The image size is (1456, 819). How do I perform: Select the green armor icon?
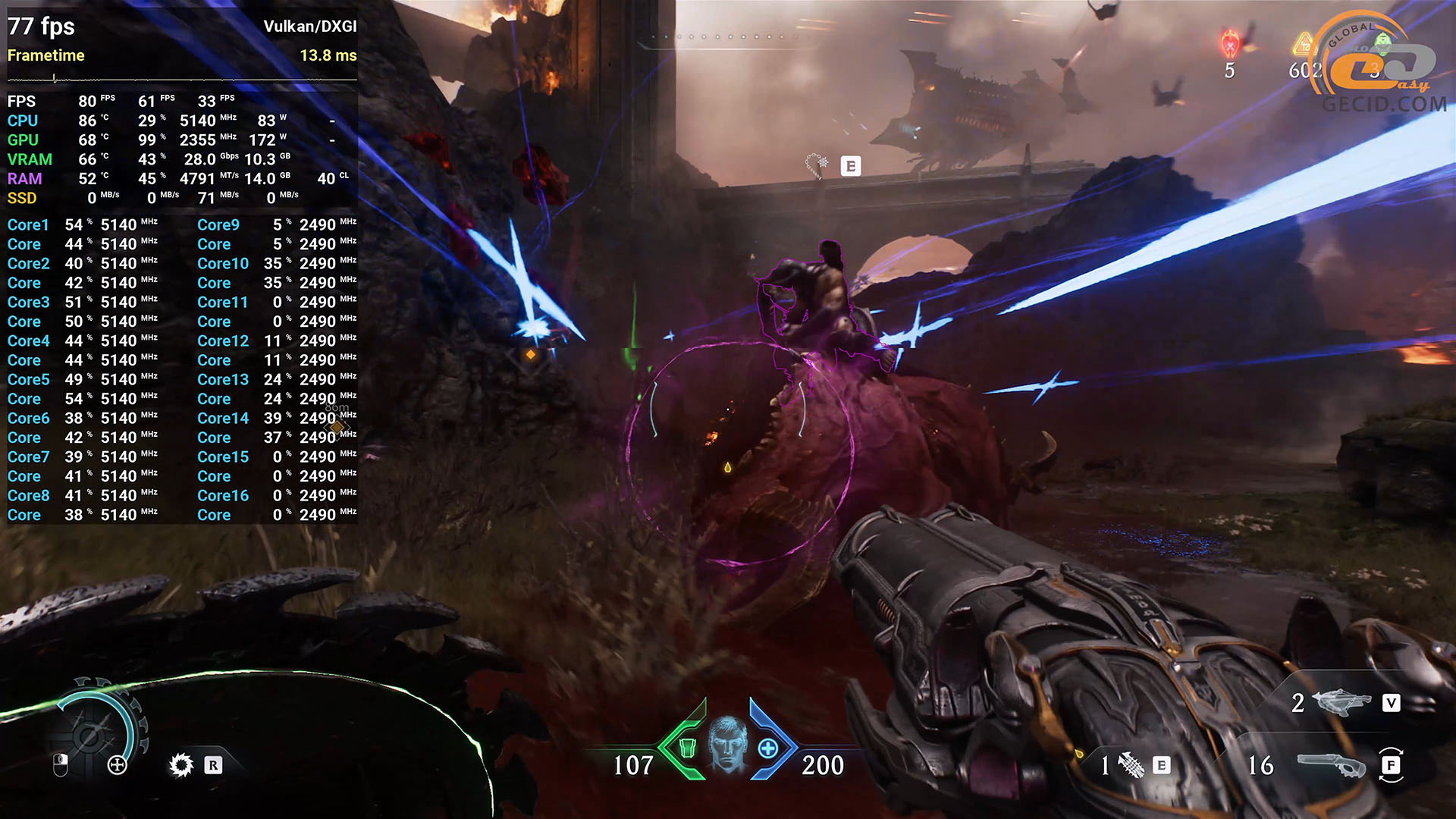687,748
